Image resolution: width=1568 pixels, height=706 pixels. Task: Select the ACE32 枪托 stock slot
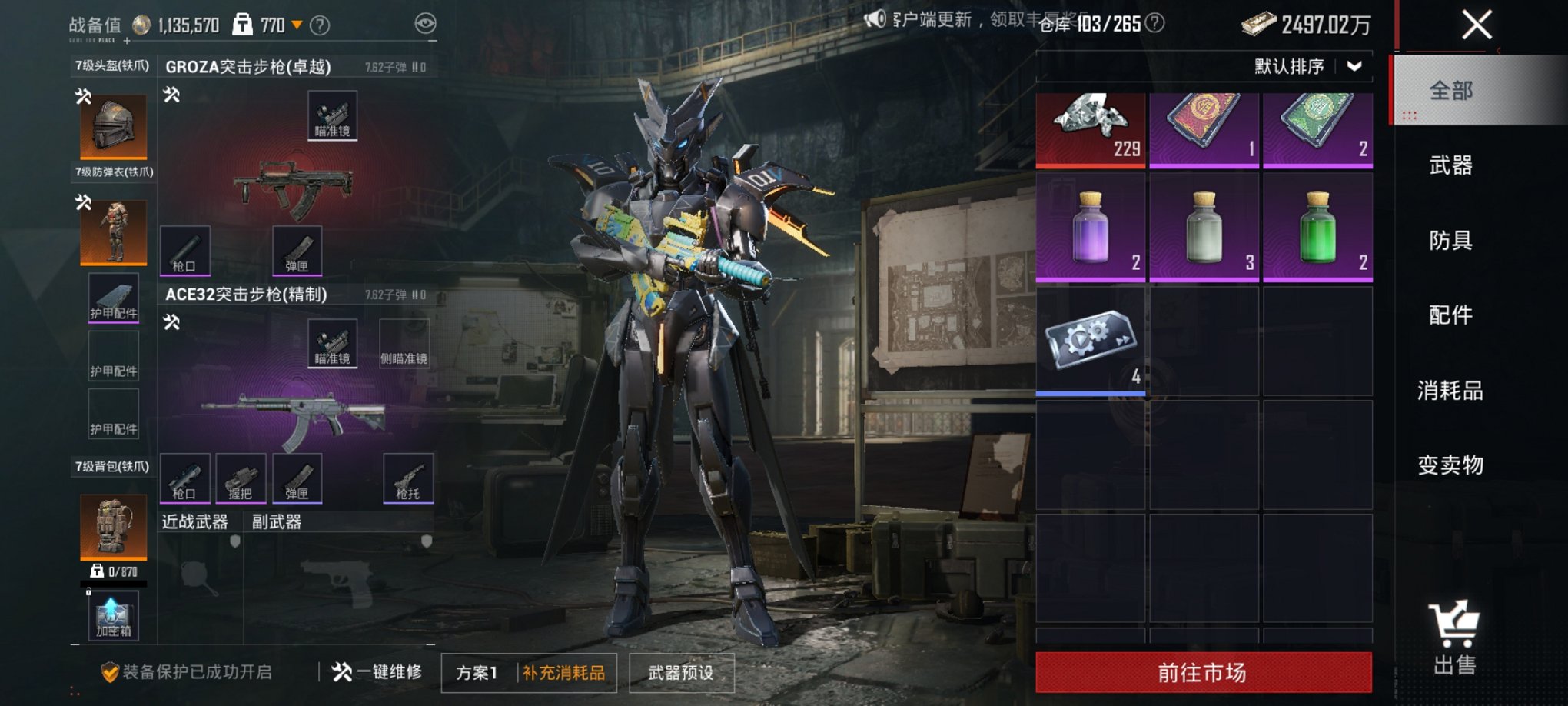pos(408,478)
